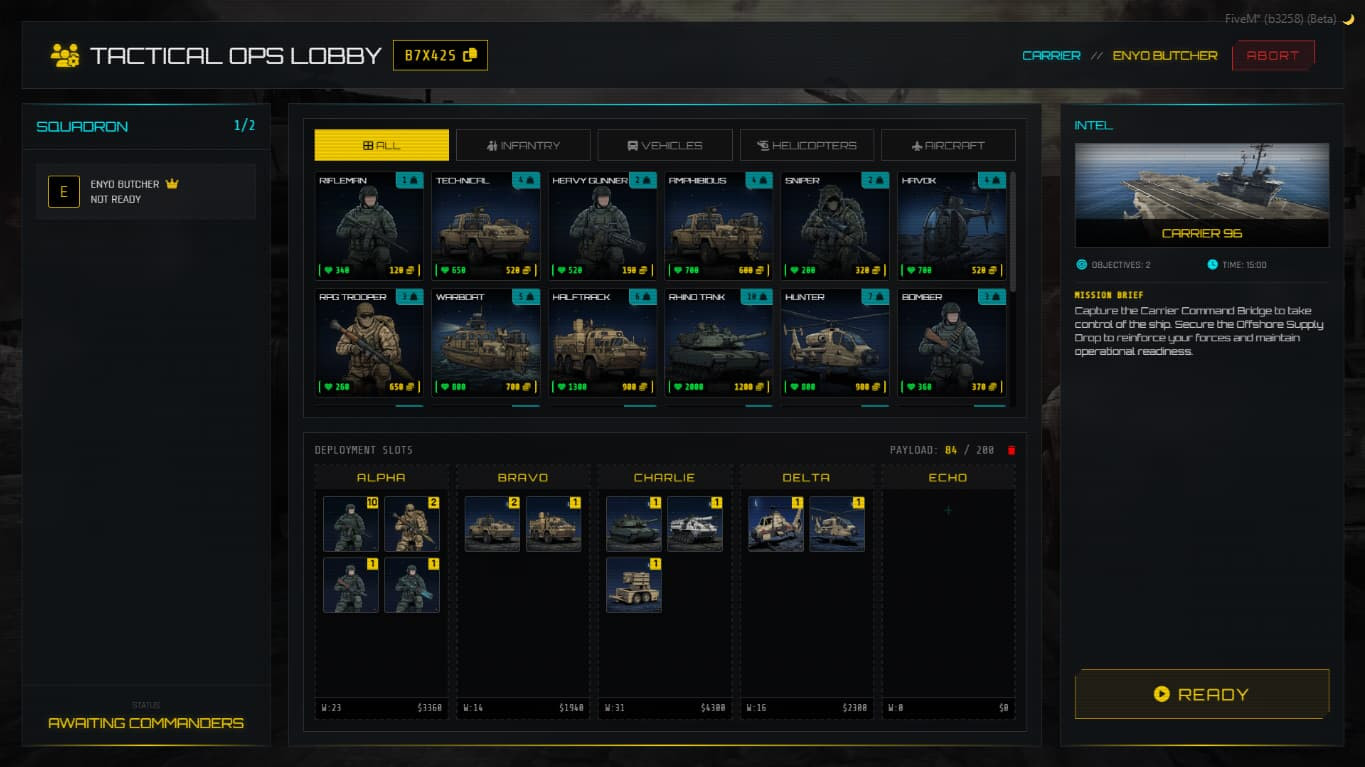
Task: Pick the Technical vehicle card
Action: (486, 225)
